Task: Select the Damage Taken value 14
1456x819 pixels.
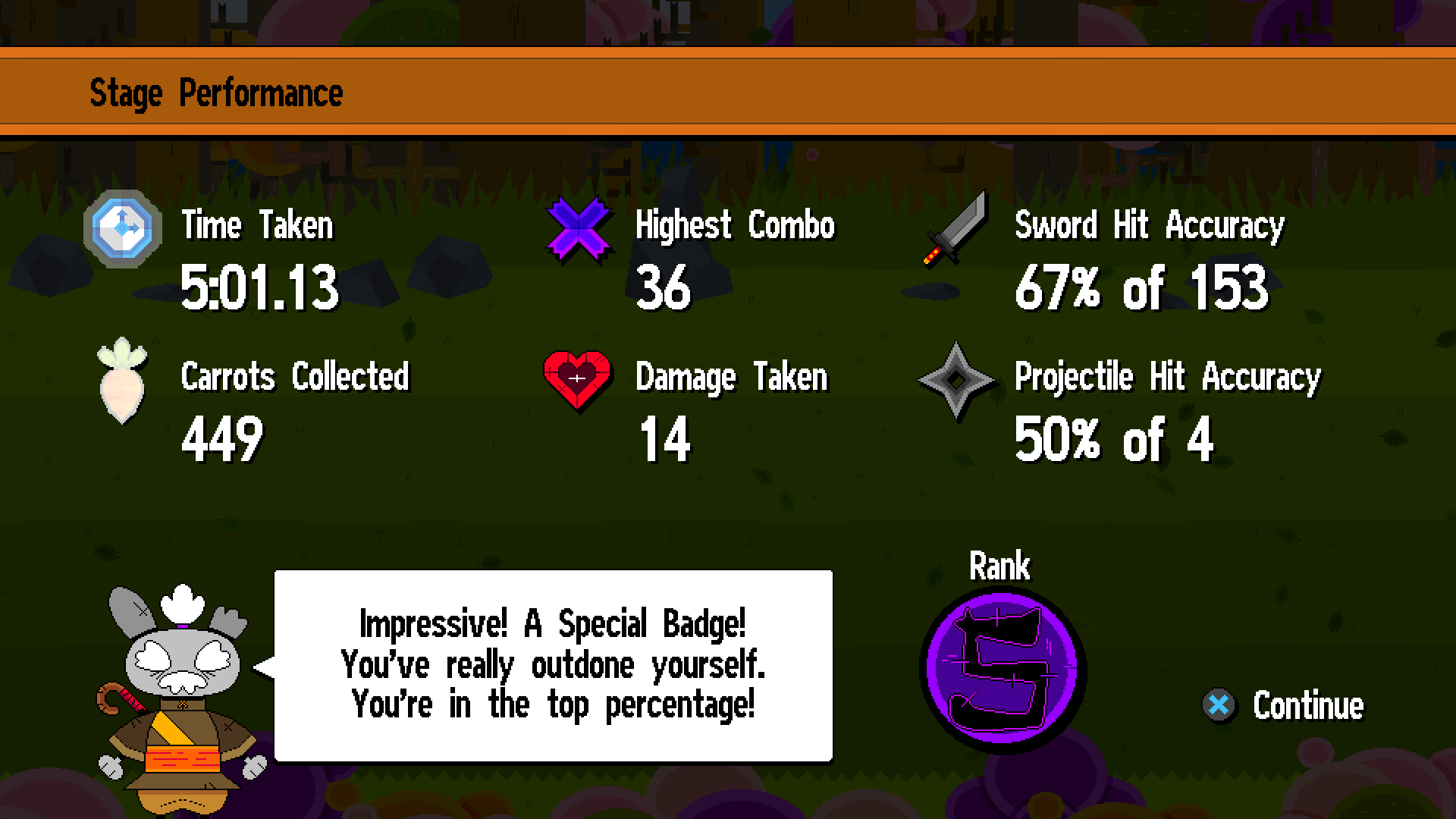Action: click(x=665, y=440)
